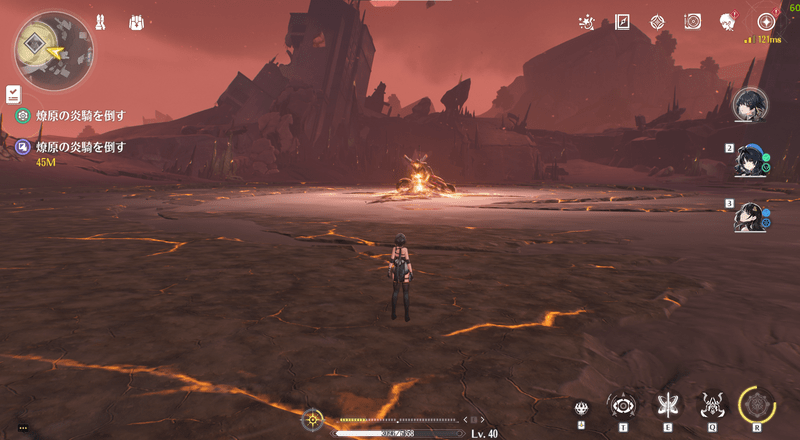
Task: Open the guidebook compass icon
Action: 622,22
